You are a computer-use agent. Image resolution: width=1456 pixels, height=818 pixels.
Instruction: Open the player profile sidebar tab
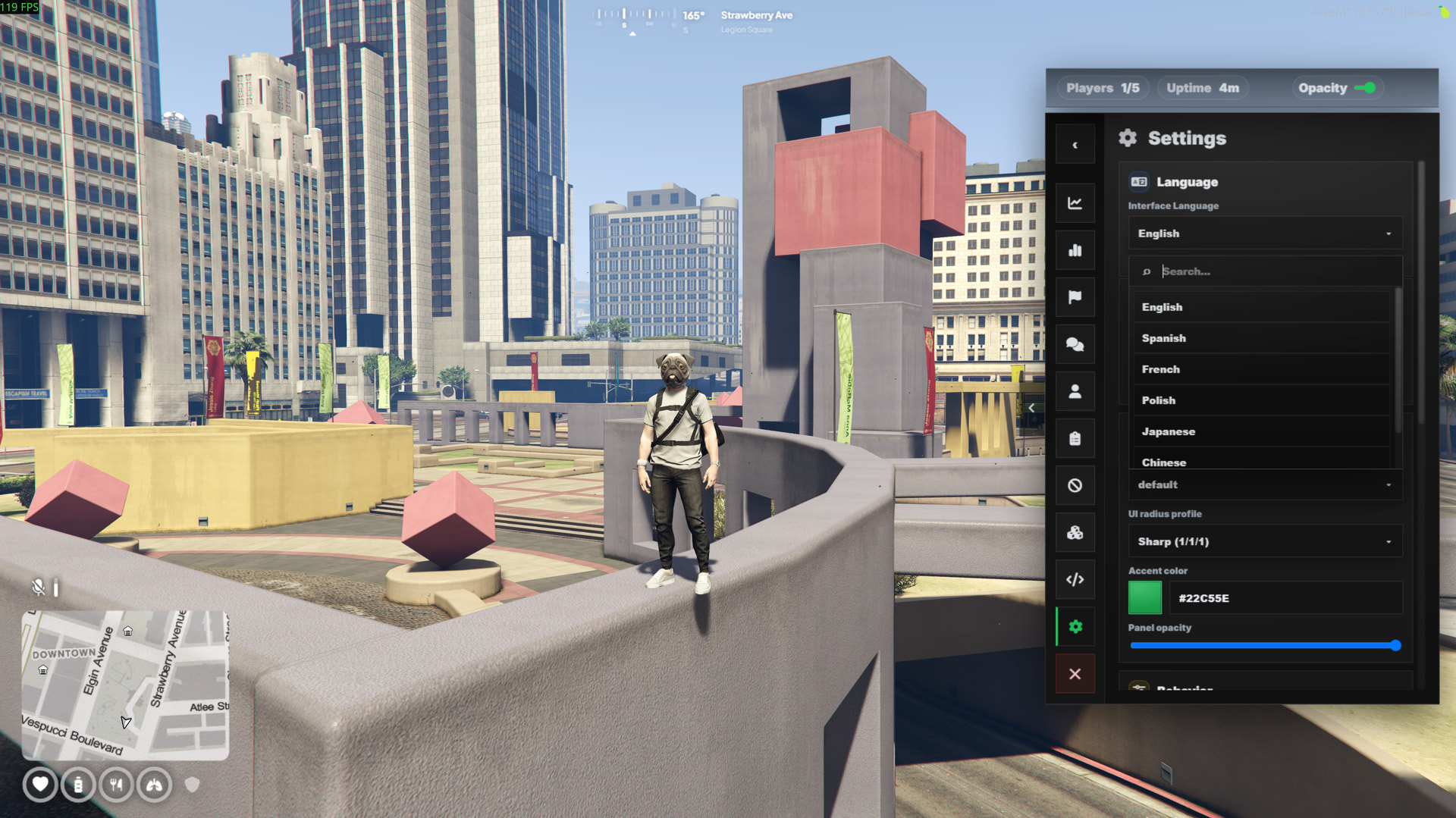point(1075,392)
